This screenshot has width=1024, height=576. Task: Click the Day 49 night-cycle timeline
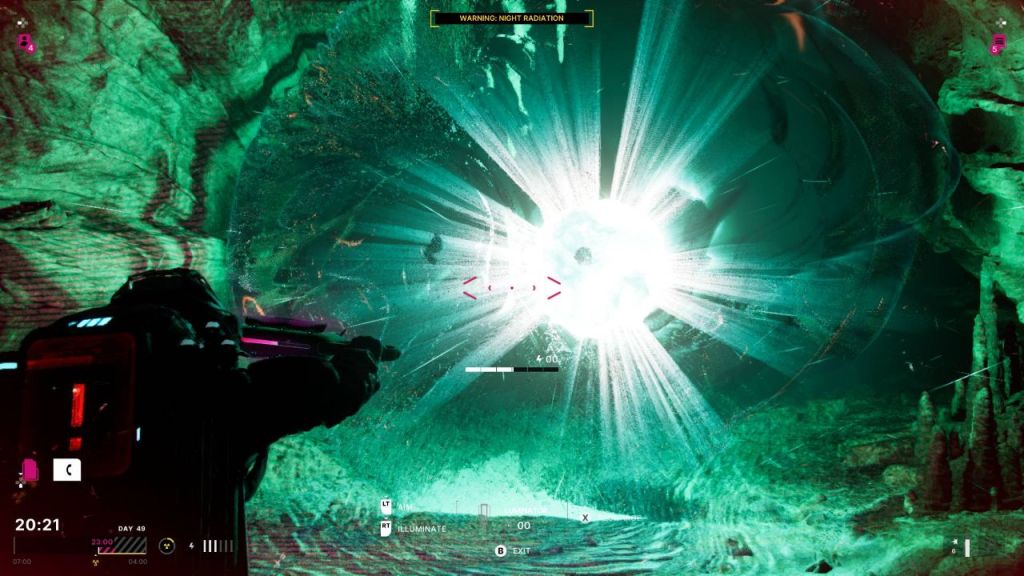pyautogui.click(x=118, y=546)
